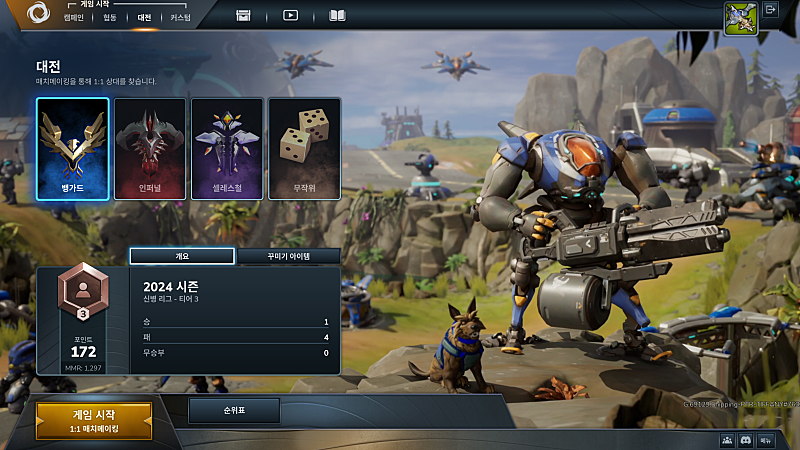Open the 메뉴 button

[765, 440]
